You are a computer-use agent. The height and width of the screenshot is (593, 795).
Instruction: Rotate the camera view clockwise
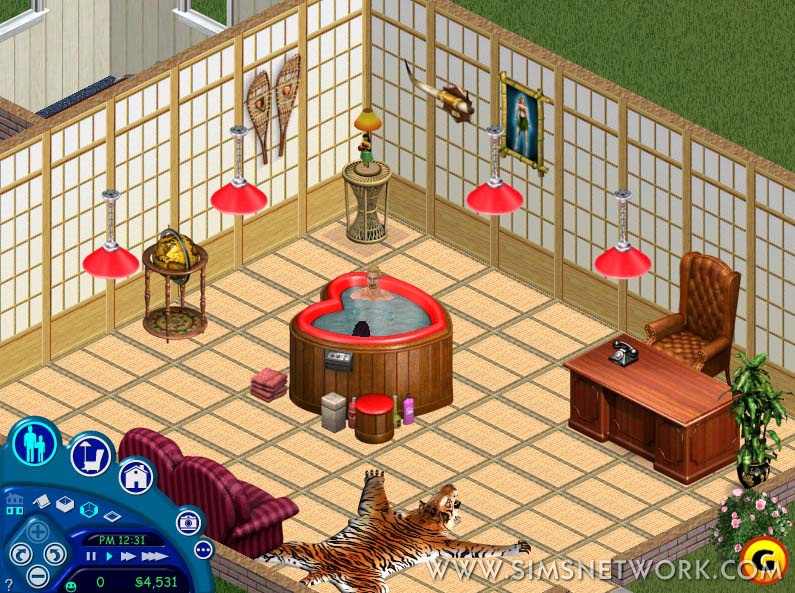(55, 553)
